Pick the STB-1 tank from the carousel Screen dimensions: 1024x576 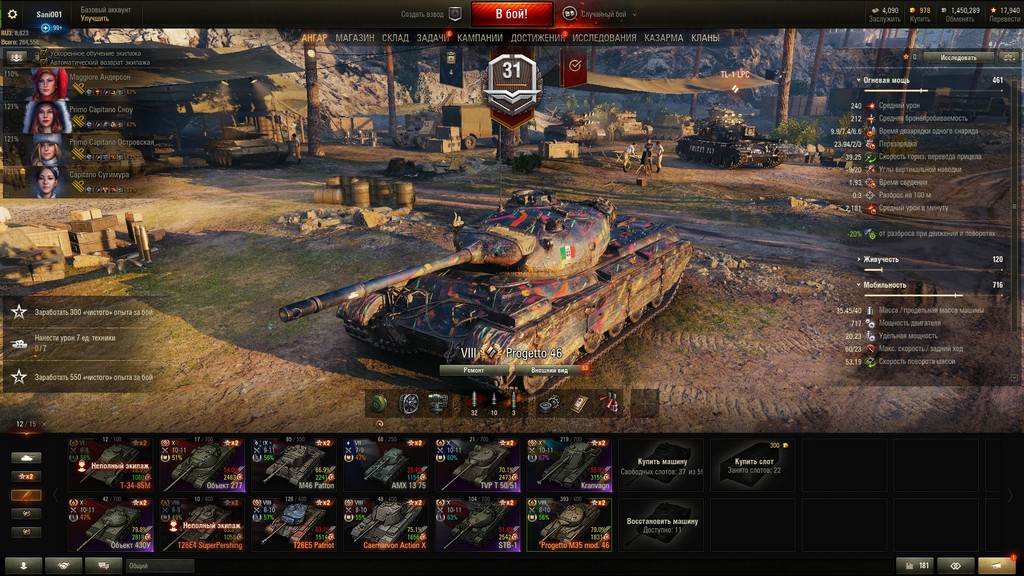[477, 525]
